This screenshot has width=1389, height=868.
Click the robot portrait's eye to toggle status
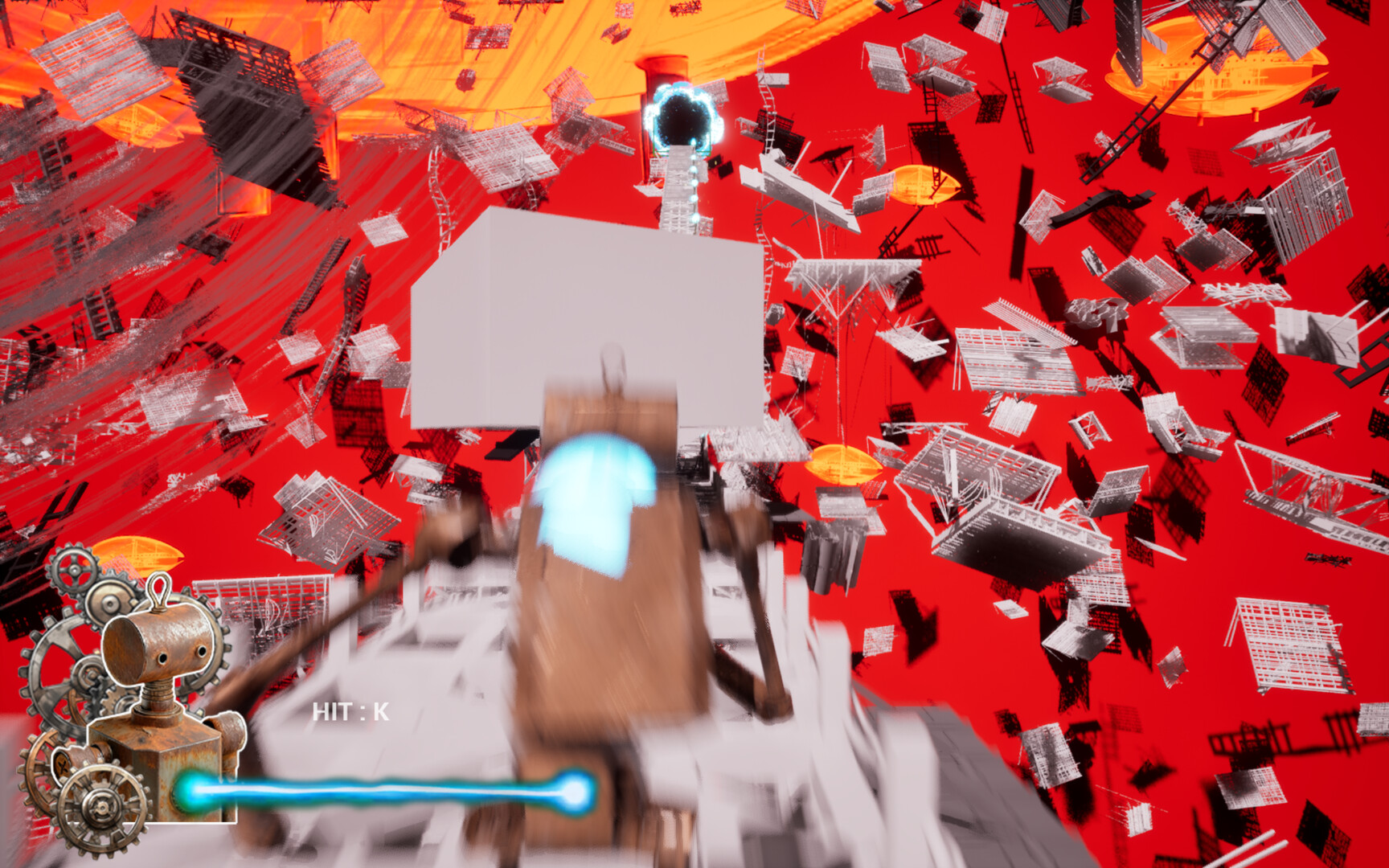point(162,657)
